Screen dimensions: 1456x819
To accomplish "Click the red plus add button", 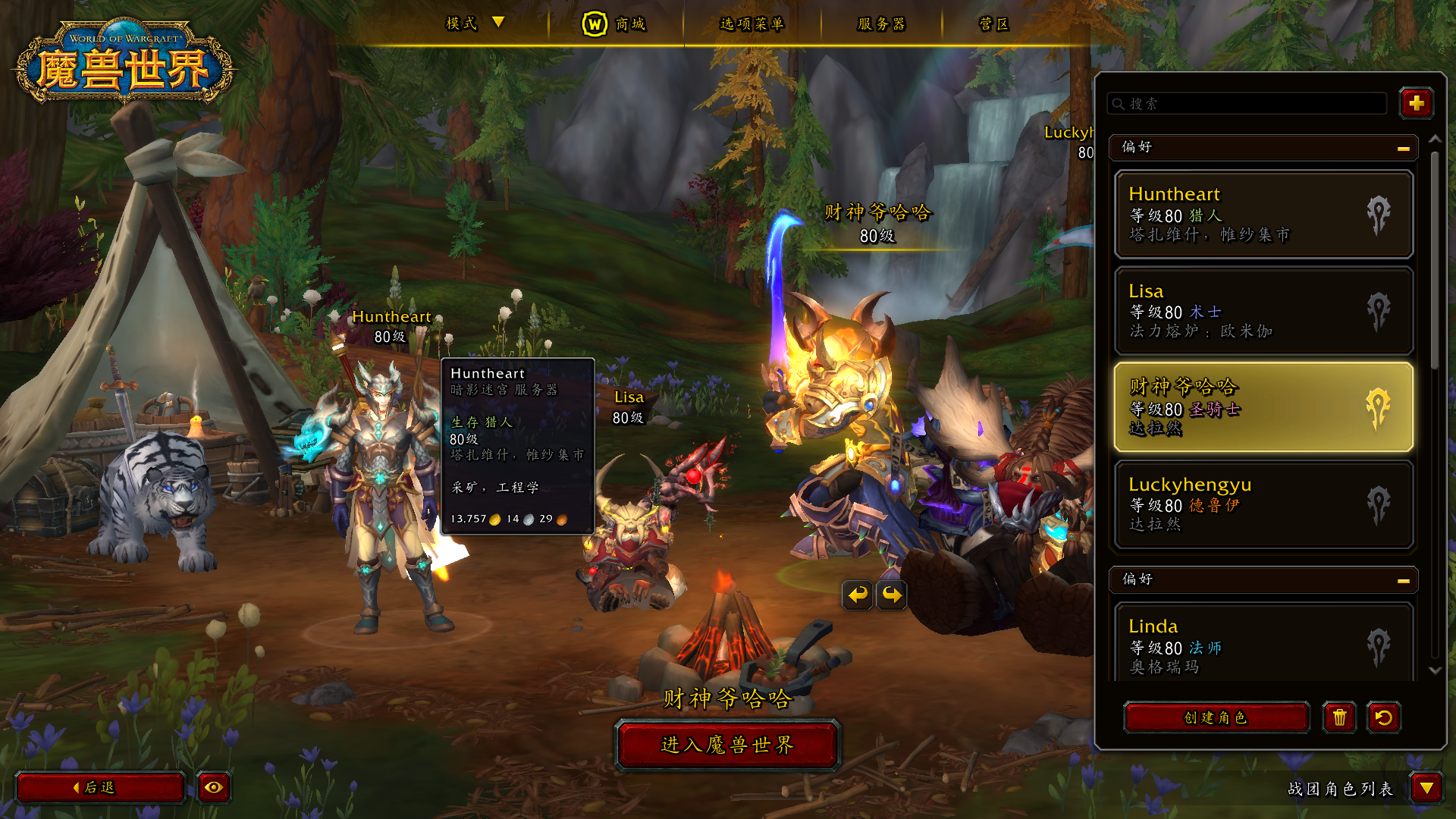I will click(x=1416, y=104).
